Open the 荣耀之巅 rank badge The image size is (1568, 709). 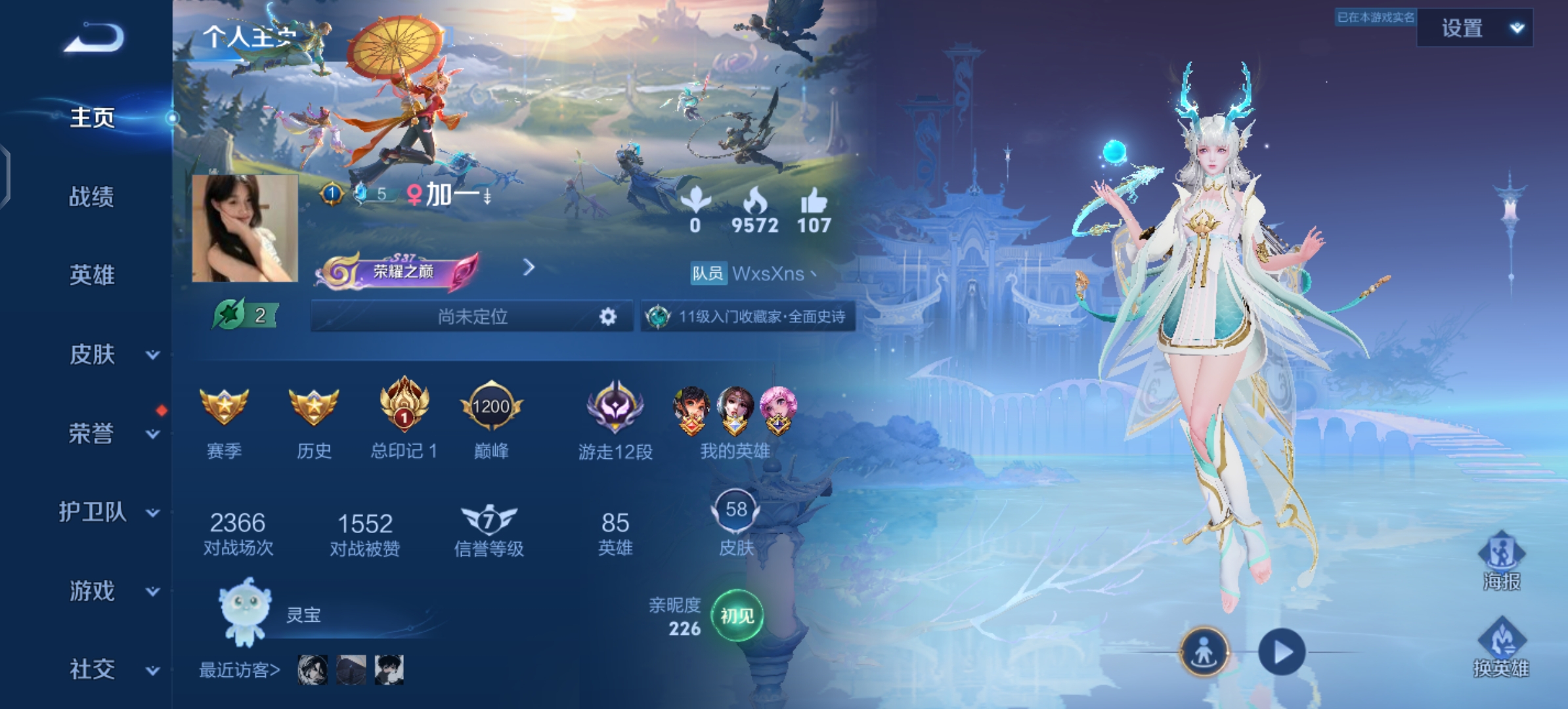[398, 271]
